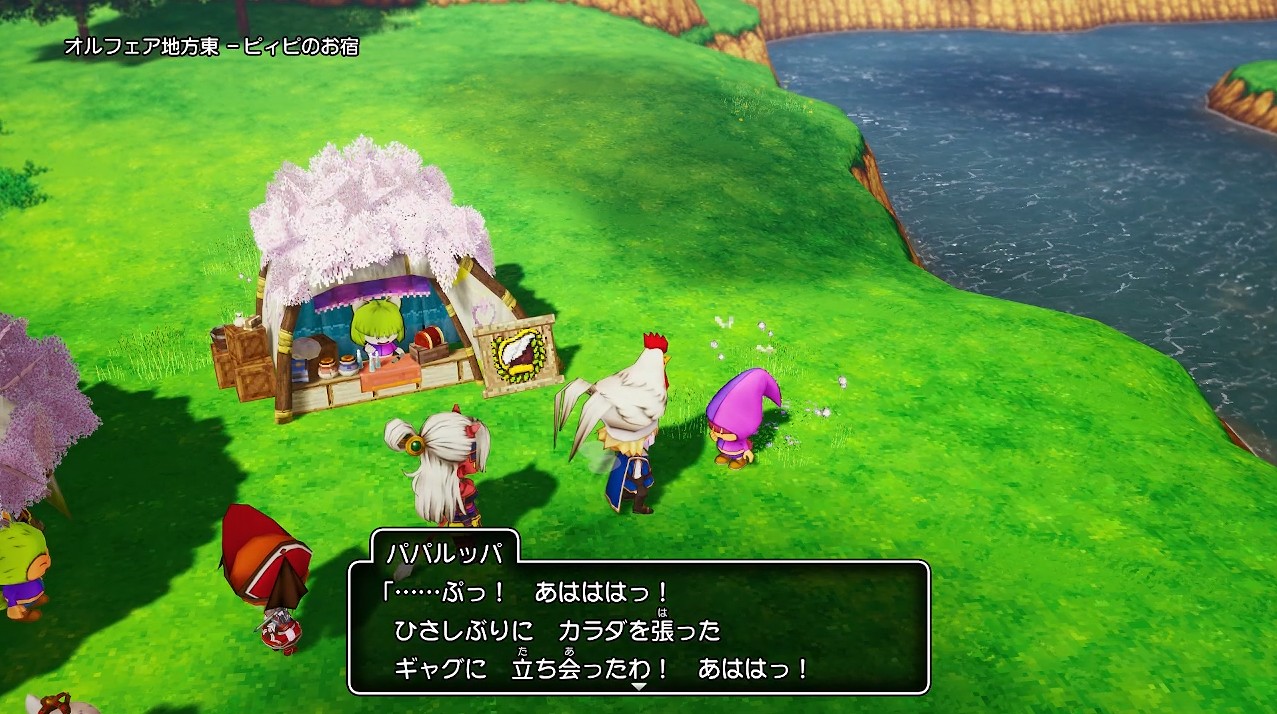This screenshot has height=714, width=1277.
Task: Advance dialogue via the white down arrow
Action: coord(639,687)
